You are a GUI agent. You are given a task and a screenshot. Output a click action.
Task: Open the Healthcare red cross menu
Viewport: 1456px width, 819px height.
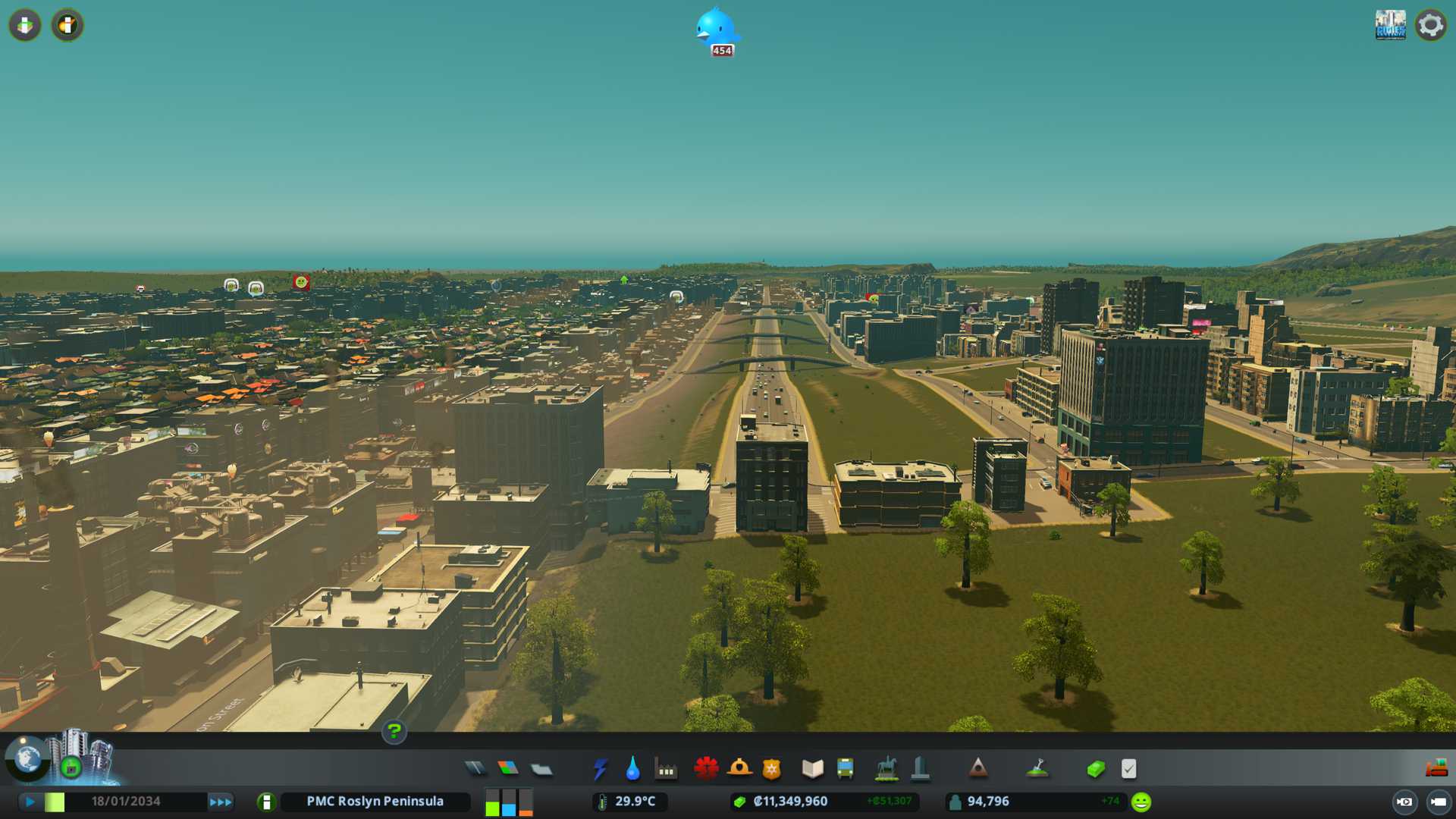[x=706, y=769]
